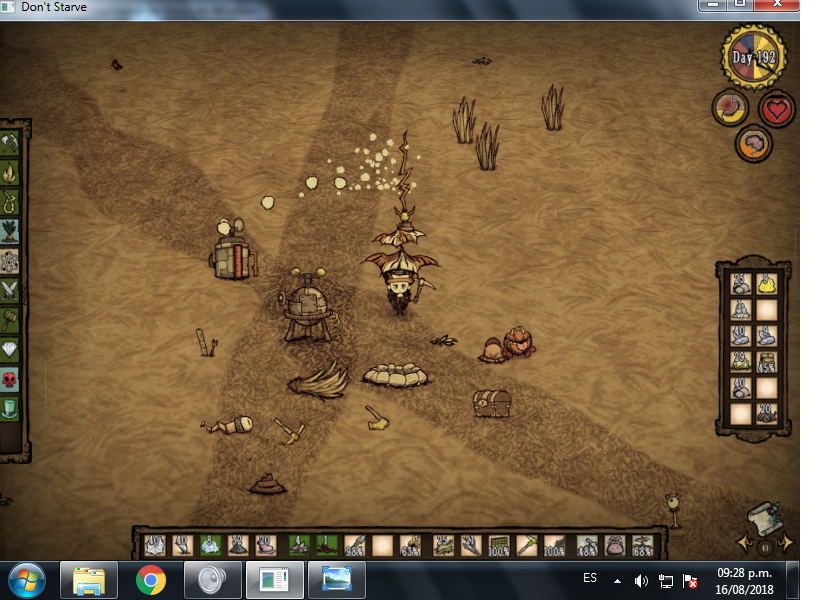Click the pause button below the map scroll
The width and height of the screenshot is (818, 600).
click(x=765, y=547)
